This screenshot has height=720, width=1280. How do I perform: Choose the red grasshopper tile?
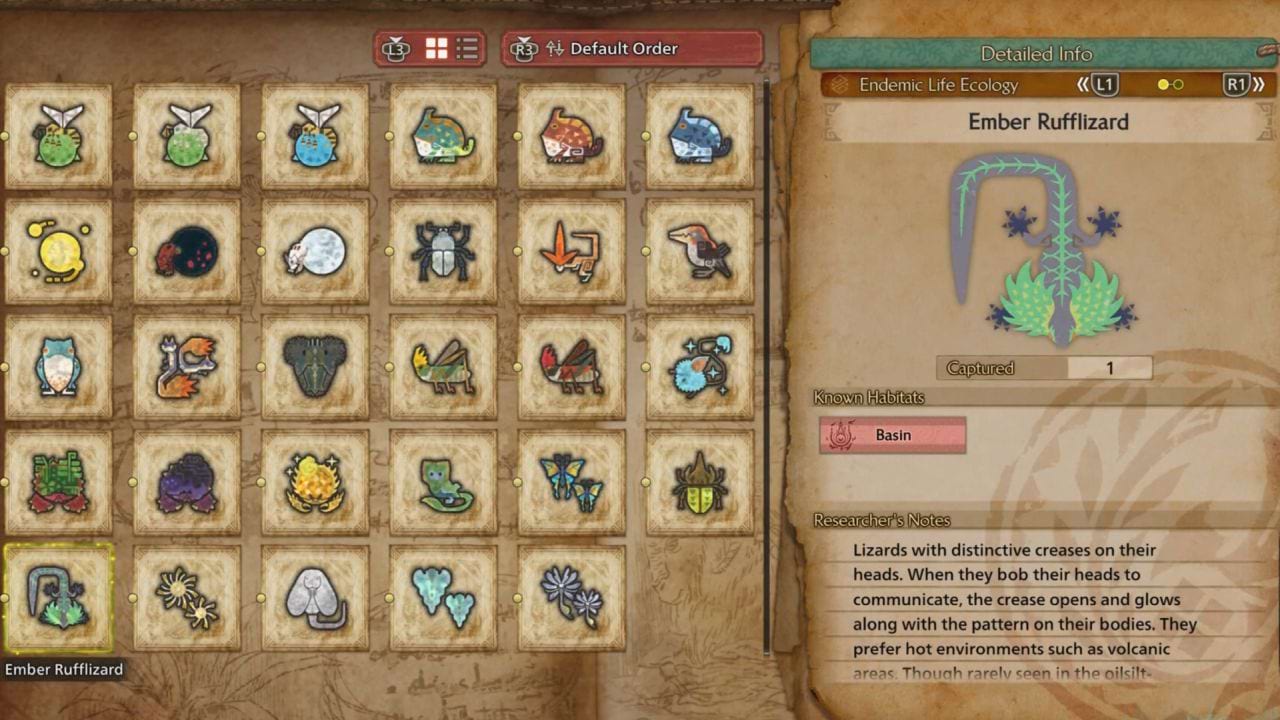571,366
